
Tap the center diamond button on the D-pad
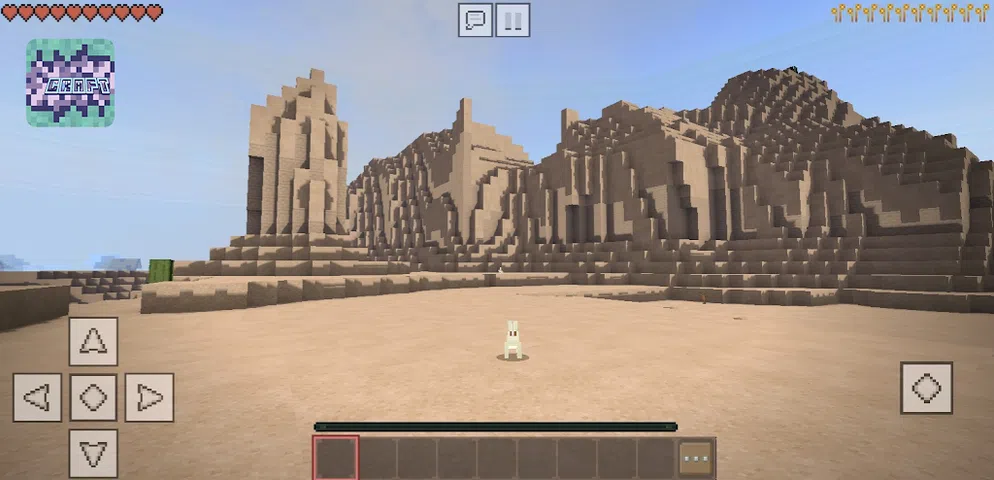tap(93, 398)
